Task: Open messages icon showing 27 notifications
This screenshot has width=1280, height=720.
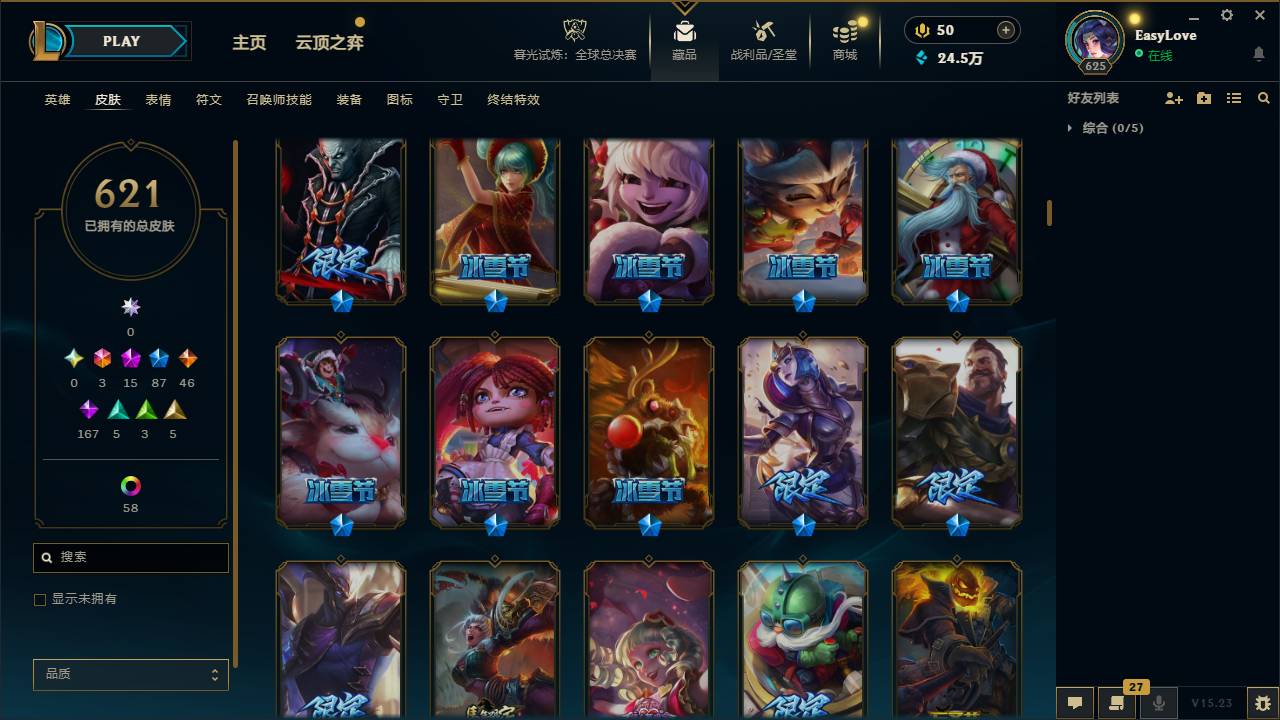Action: click(x=1114, y=701)
